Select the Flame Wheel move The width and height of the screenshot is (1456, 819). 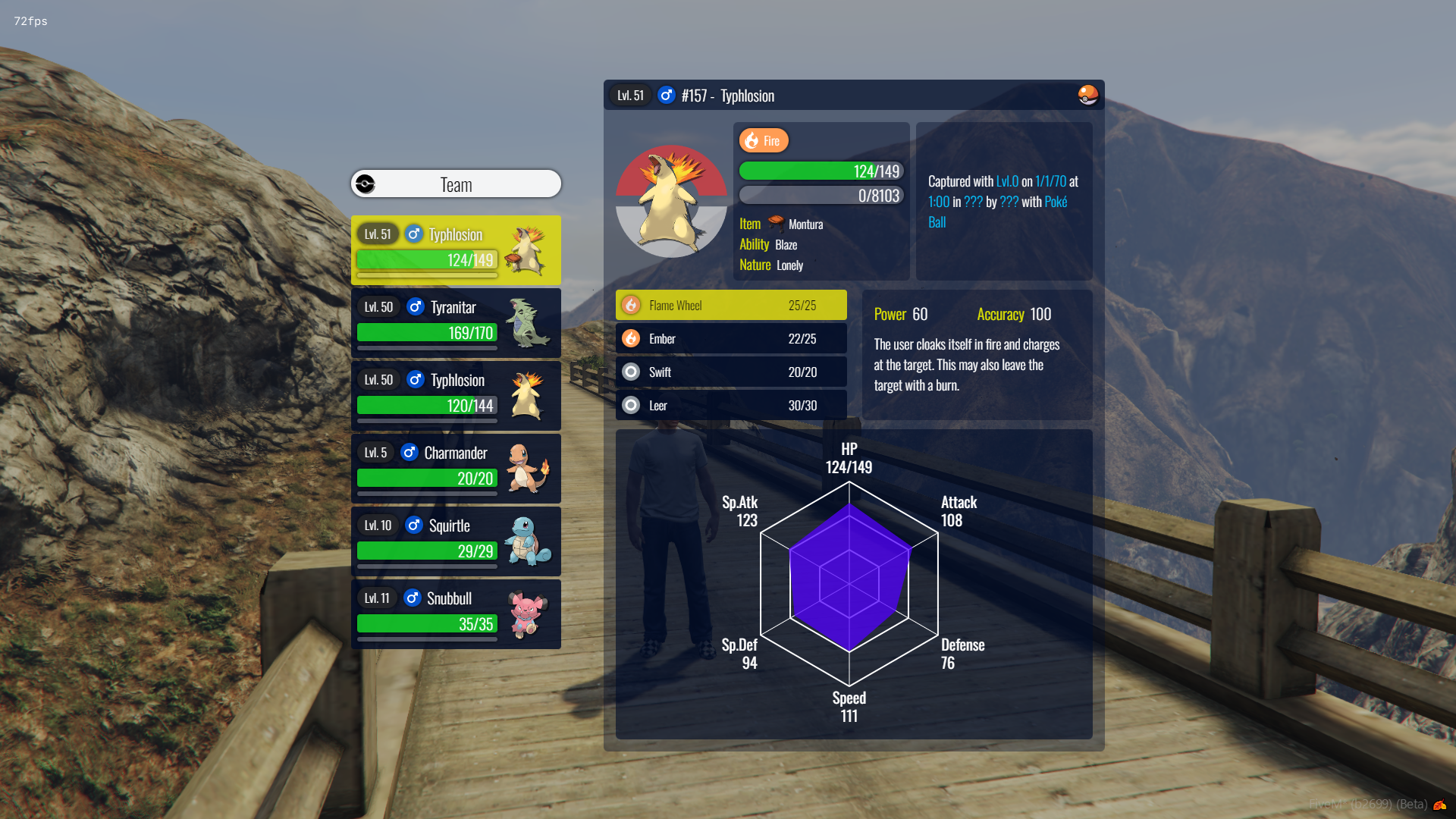(731, 306)
